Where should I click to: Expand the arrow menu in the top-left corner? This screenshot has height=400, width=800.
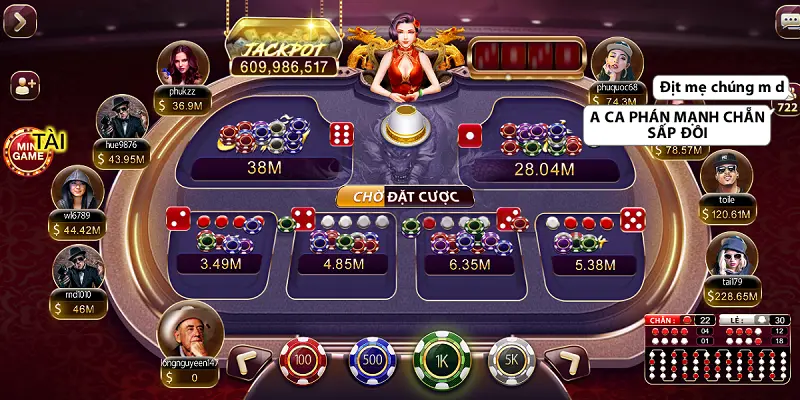click(20, 19)
